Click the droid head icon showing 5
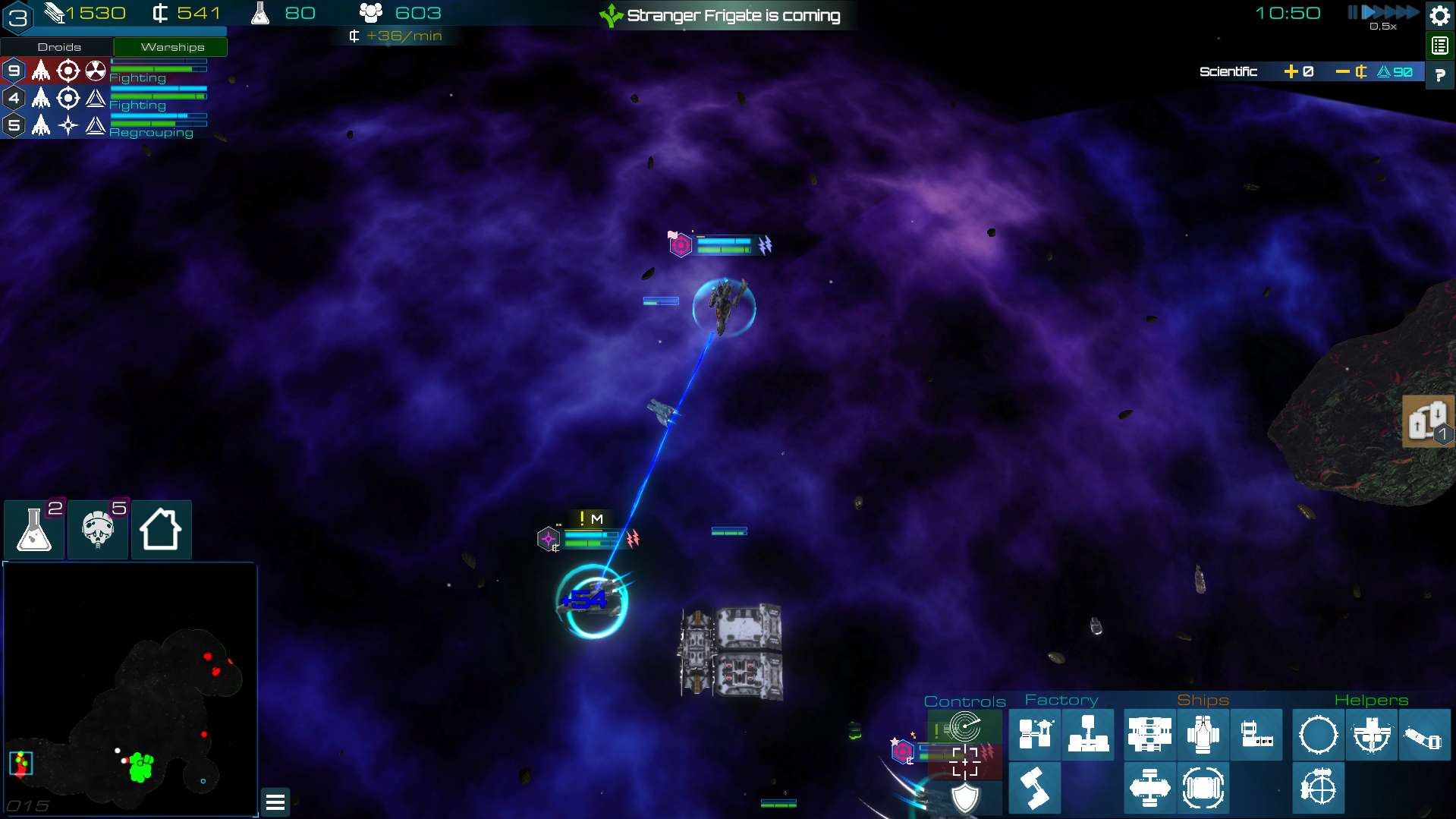 97,529
